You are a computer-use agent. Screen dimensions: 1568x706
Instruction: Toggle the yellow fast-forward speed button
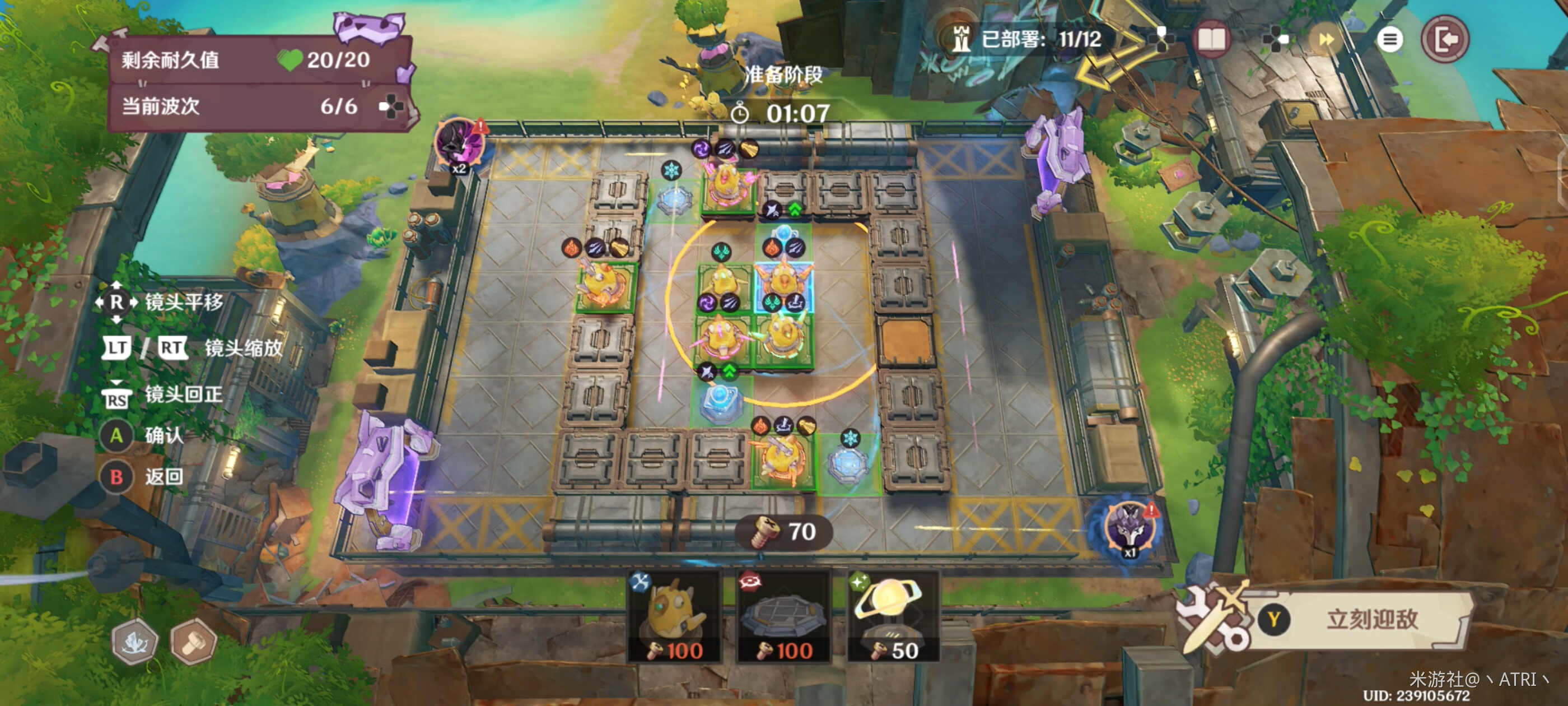[x=1326, y=40]
